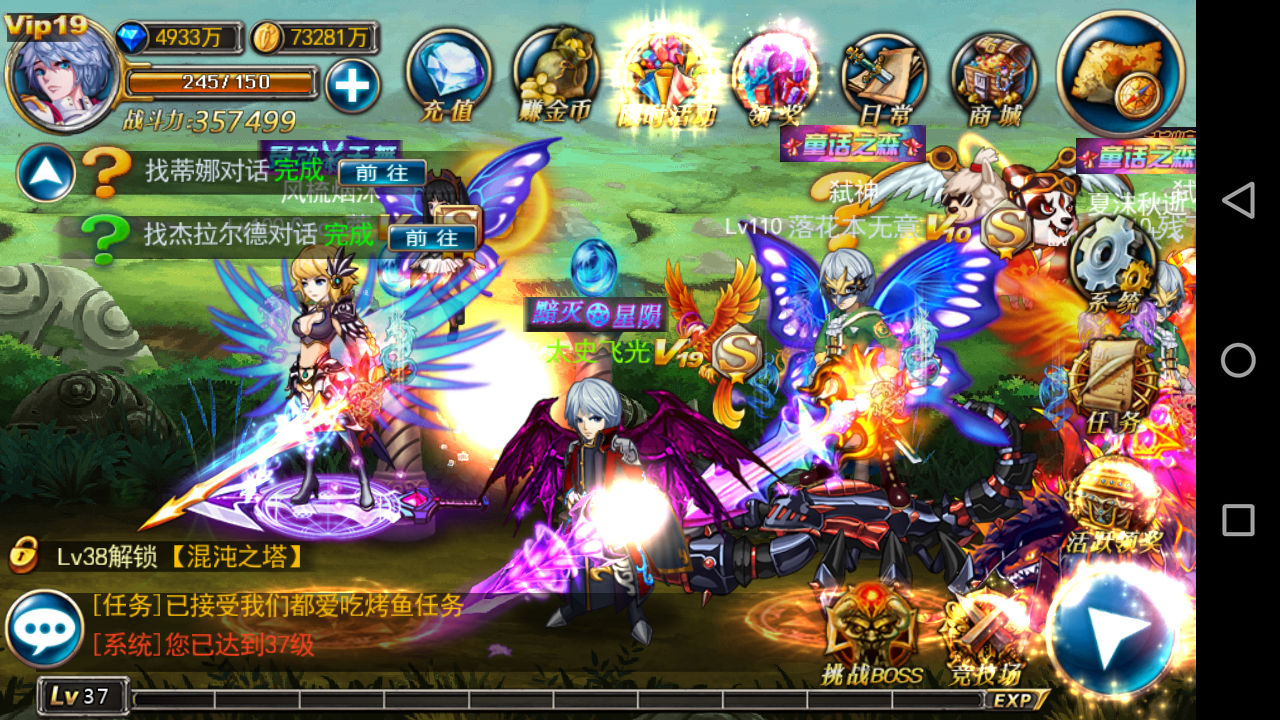Open the 商城 shop treasure chest

pos(994,74)
